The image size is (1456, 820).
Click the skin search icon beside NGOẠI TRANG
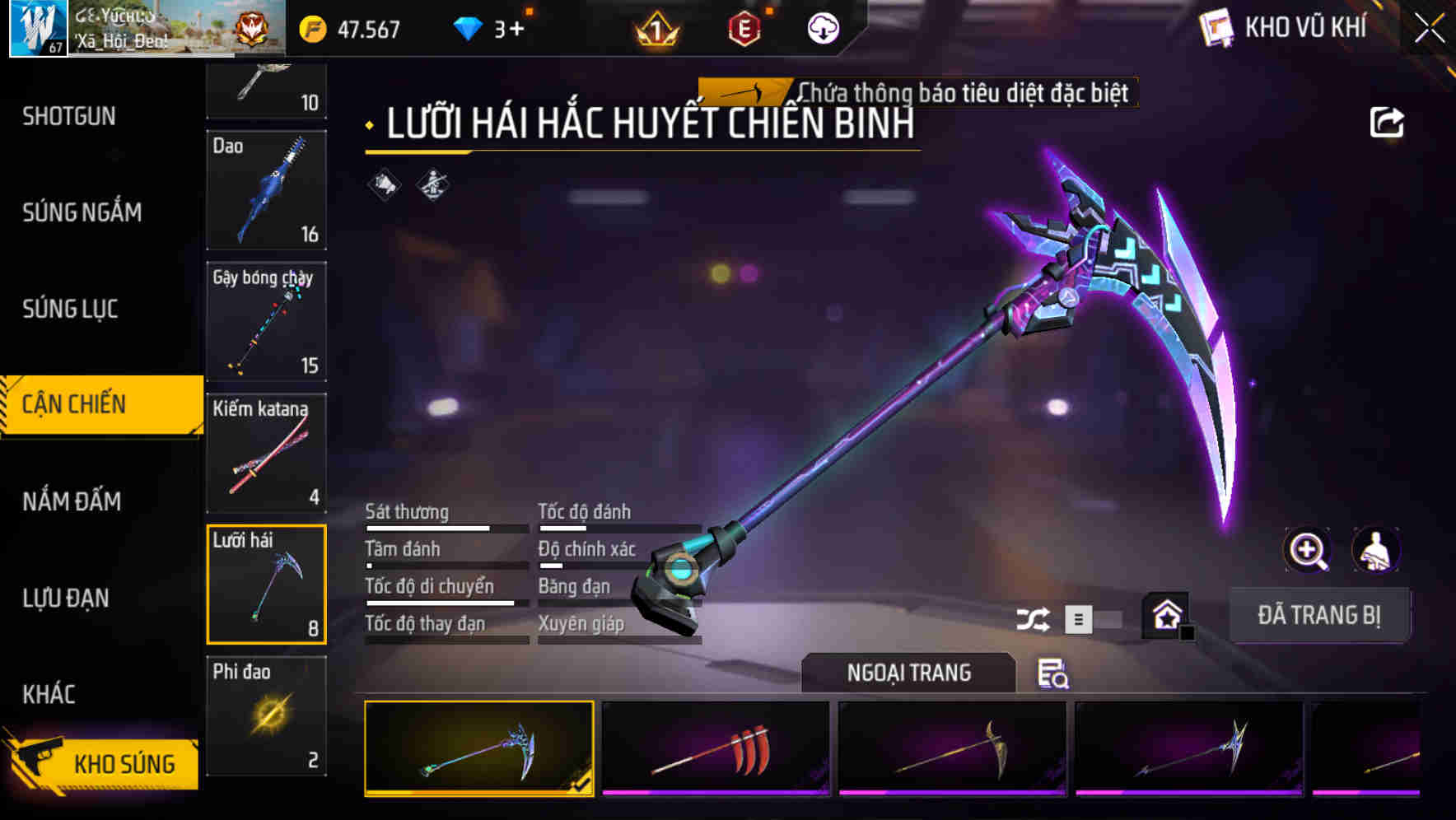tap(1054, 675)
